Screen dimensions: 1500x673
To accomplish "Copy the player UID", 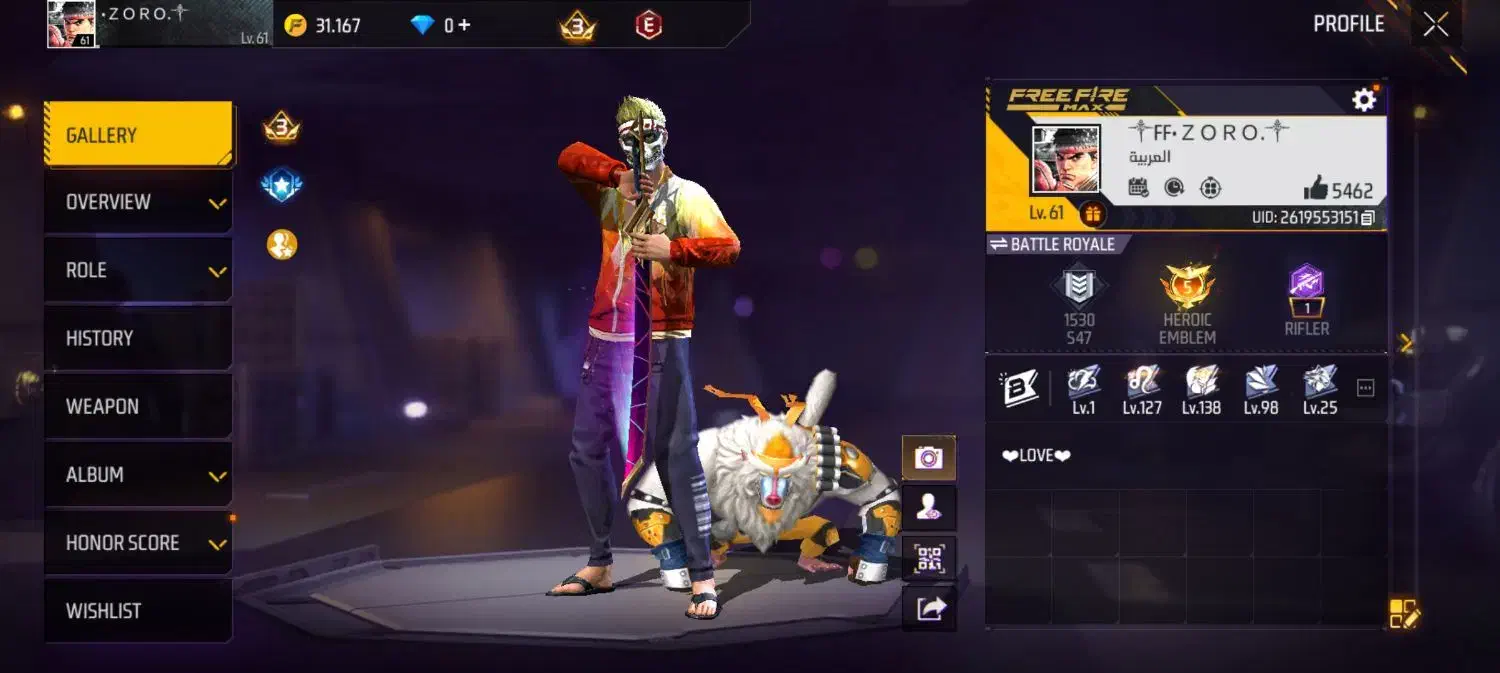I will click(x=1368, y=217).
